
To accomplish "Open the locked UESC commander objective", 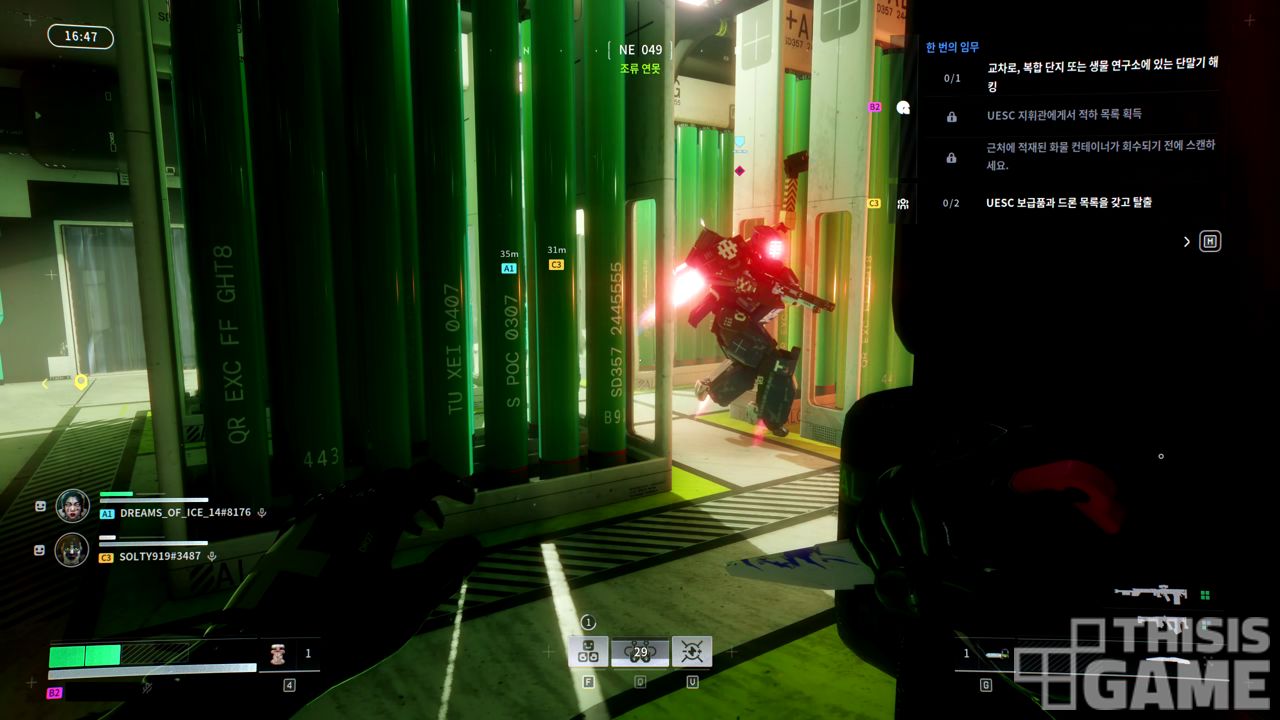I will [x=1064, y=115].
